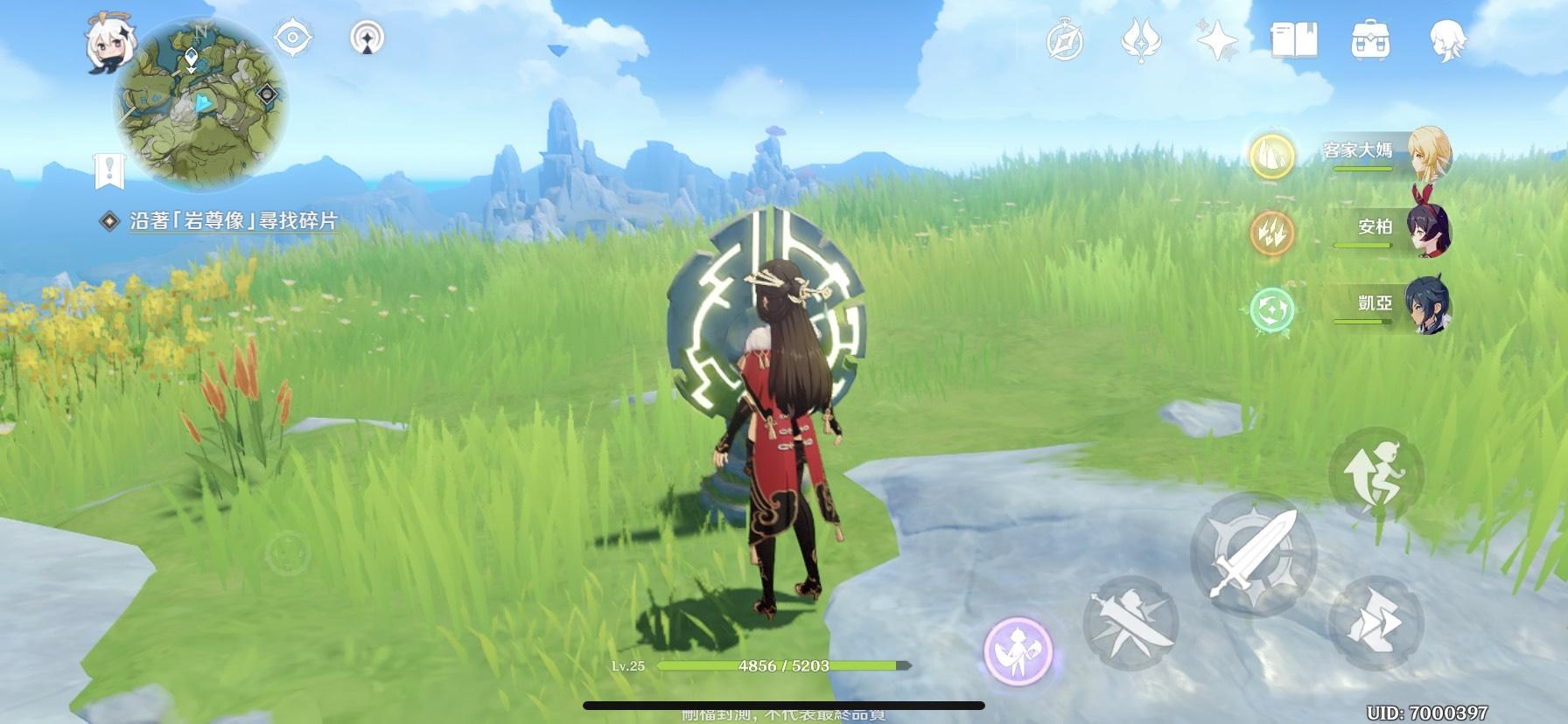The width and height of the screenshot is (1568, 724).
Task: Tap the sword attack button
Action: coord(1253,553)
